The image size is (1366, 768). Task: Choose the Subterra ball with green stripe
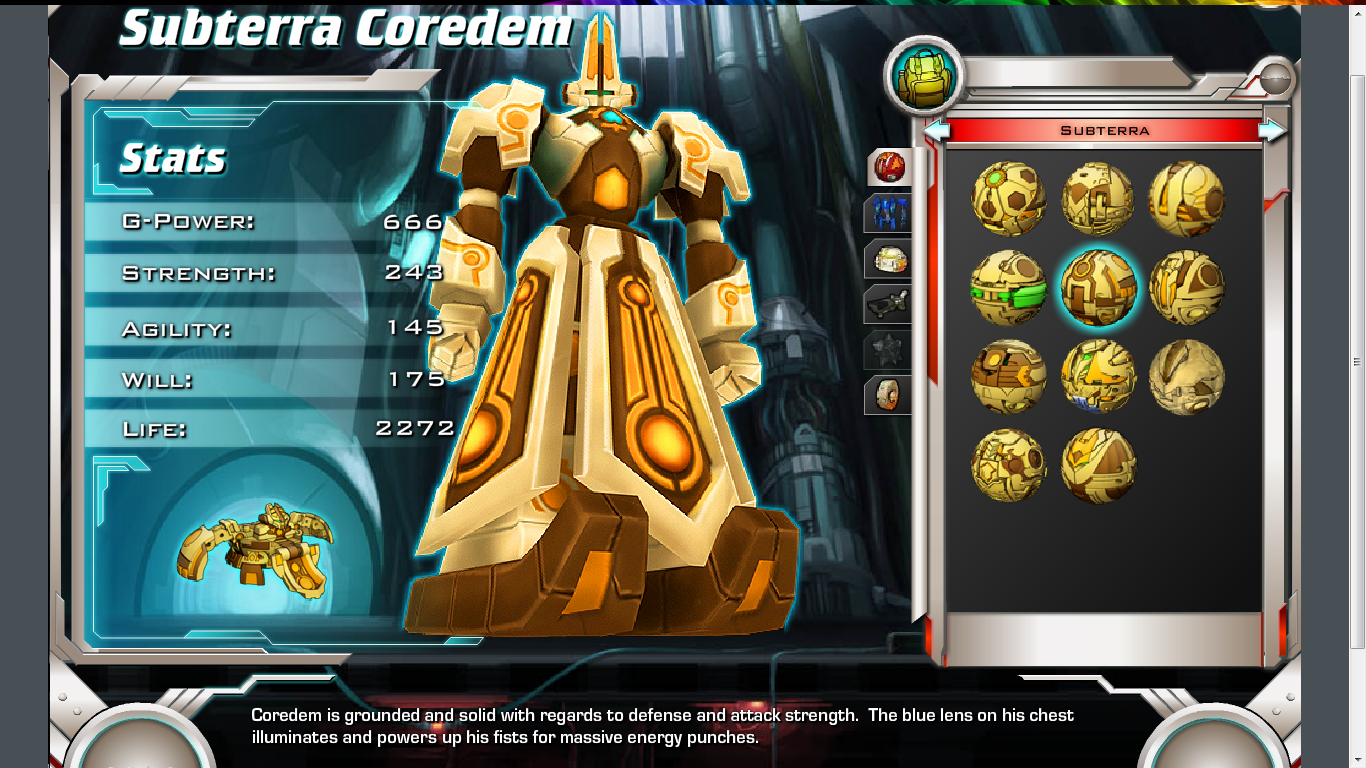coord(1009,288)
